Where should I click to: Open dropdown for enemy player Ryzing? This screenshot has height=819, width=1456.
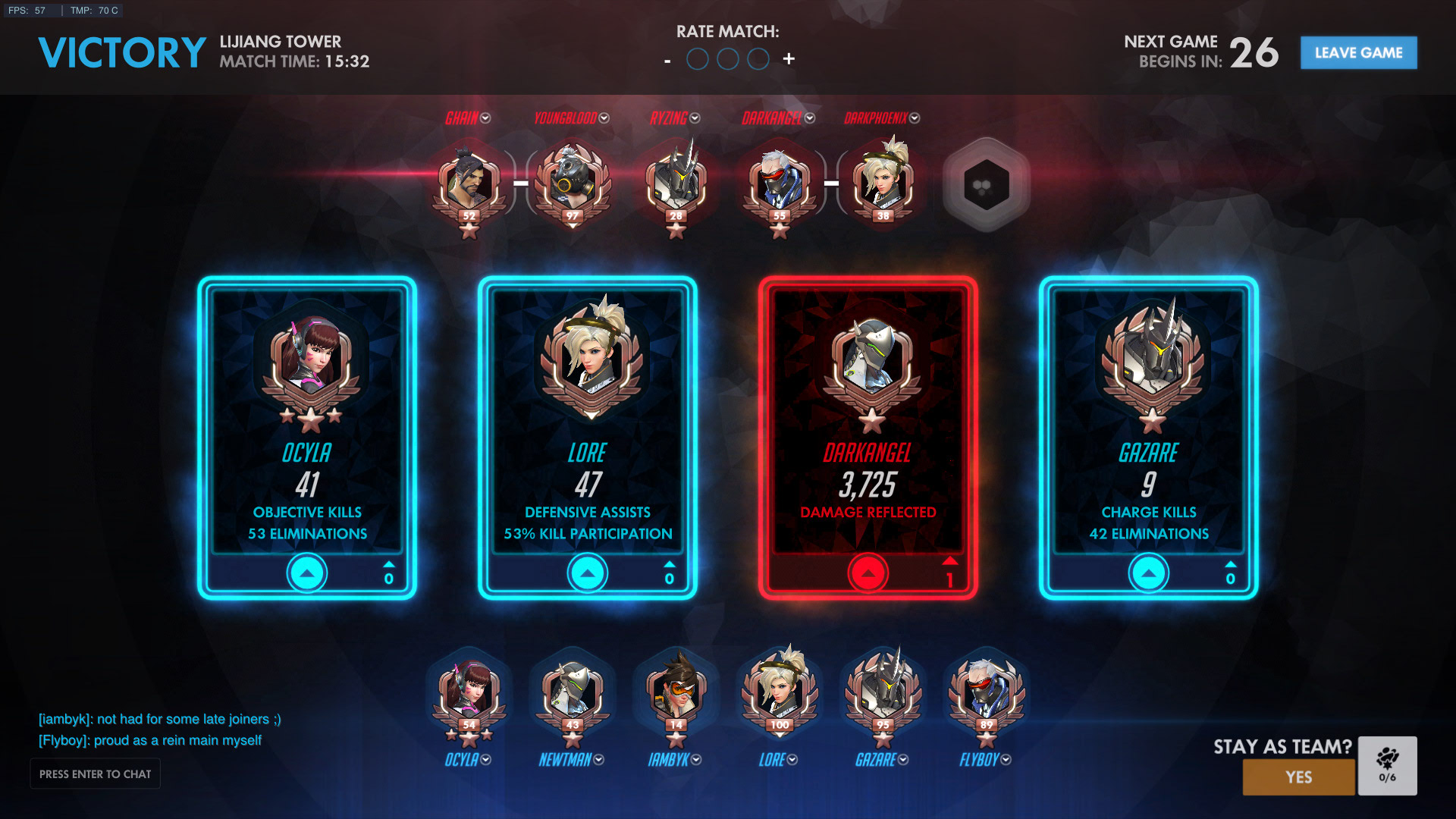pyautogui.click(x=695, y=118)
